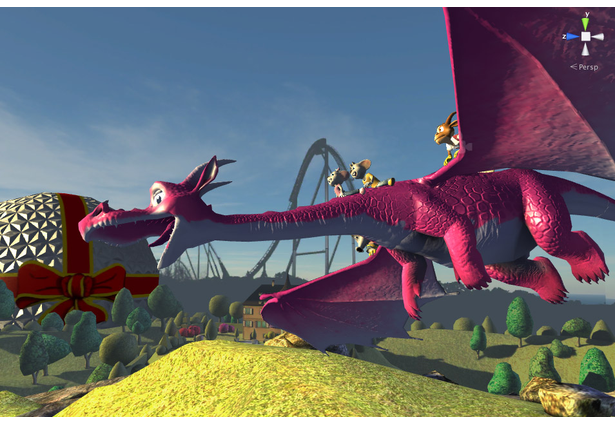The image size is (615, 424).
Task: Click the center cube of the orientation gizmo
Action: (586, 36)
